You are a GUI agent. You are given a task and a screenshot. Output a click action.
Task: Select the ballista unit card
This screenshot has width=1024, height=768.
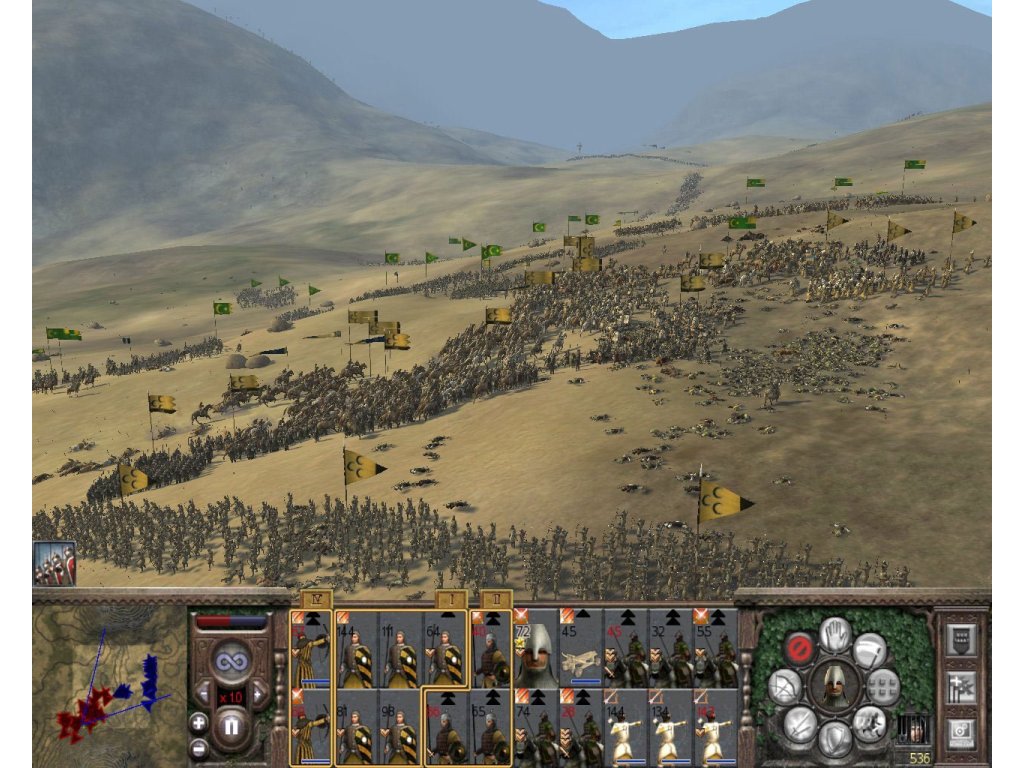[580, 648]
